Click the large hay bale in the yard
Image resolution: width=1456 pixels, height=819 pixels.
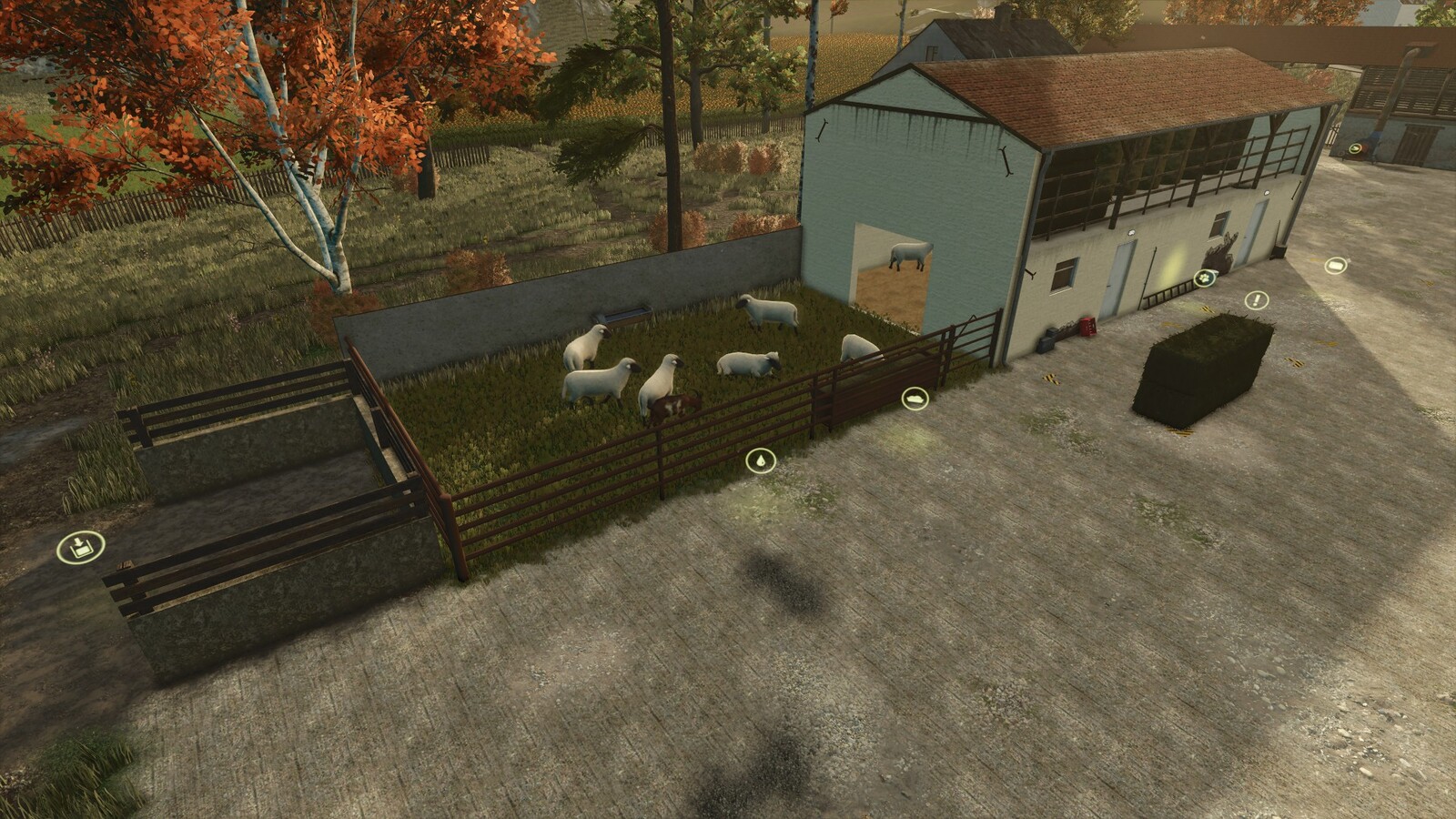(x=1201, y=369)
